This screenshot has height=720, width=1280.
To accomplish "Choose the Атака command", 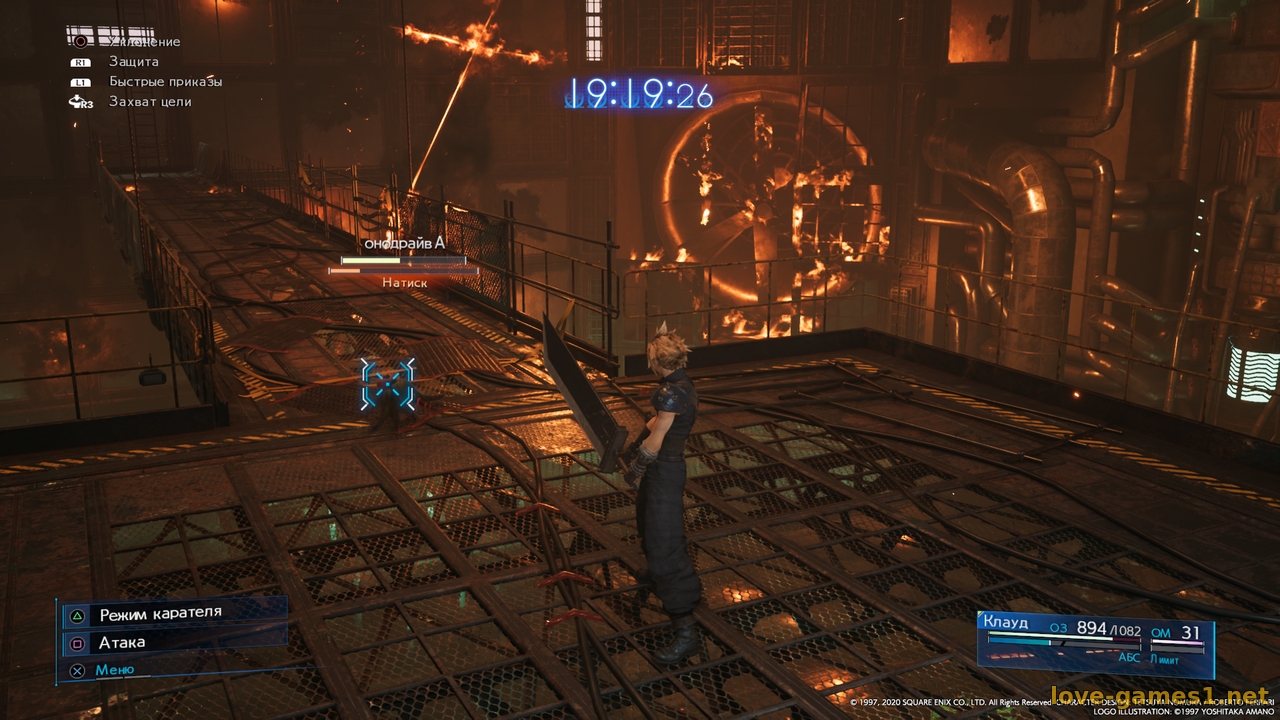I will [x=122, y=642].
